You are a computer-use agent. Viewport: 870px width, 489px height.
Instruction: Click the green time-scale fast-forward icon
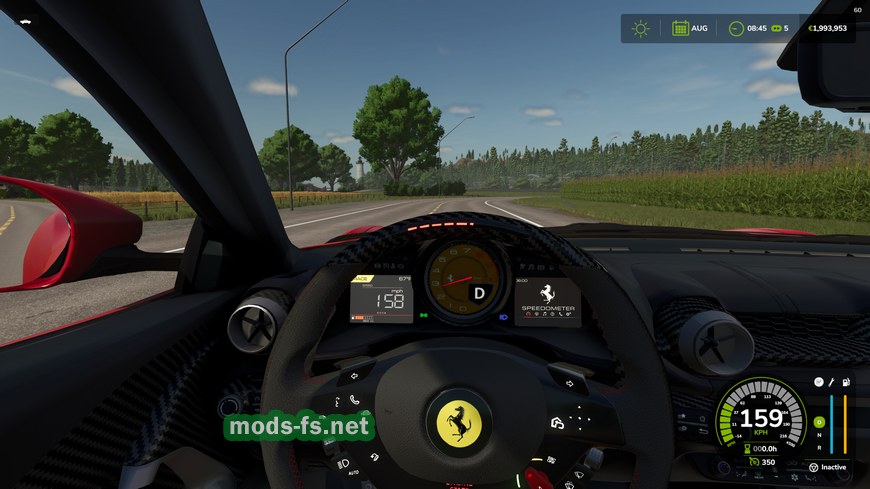pyautogui.click(x=775, y=28)
